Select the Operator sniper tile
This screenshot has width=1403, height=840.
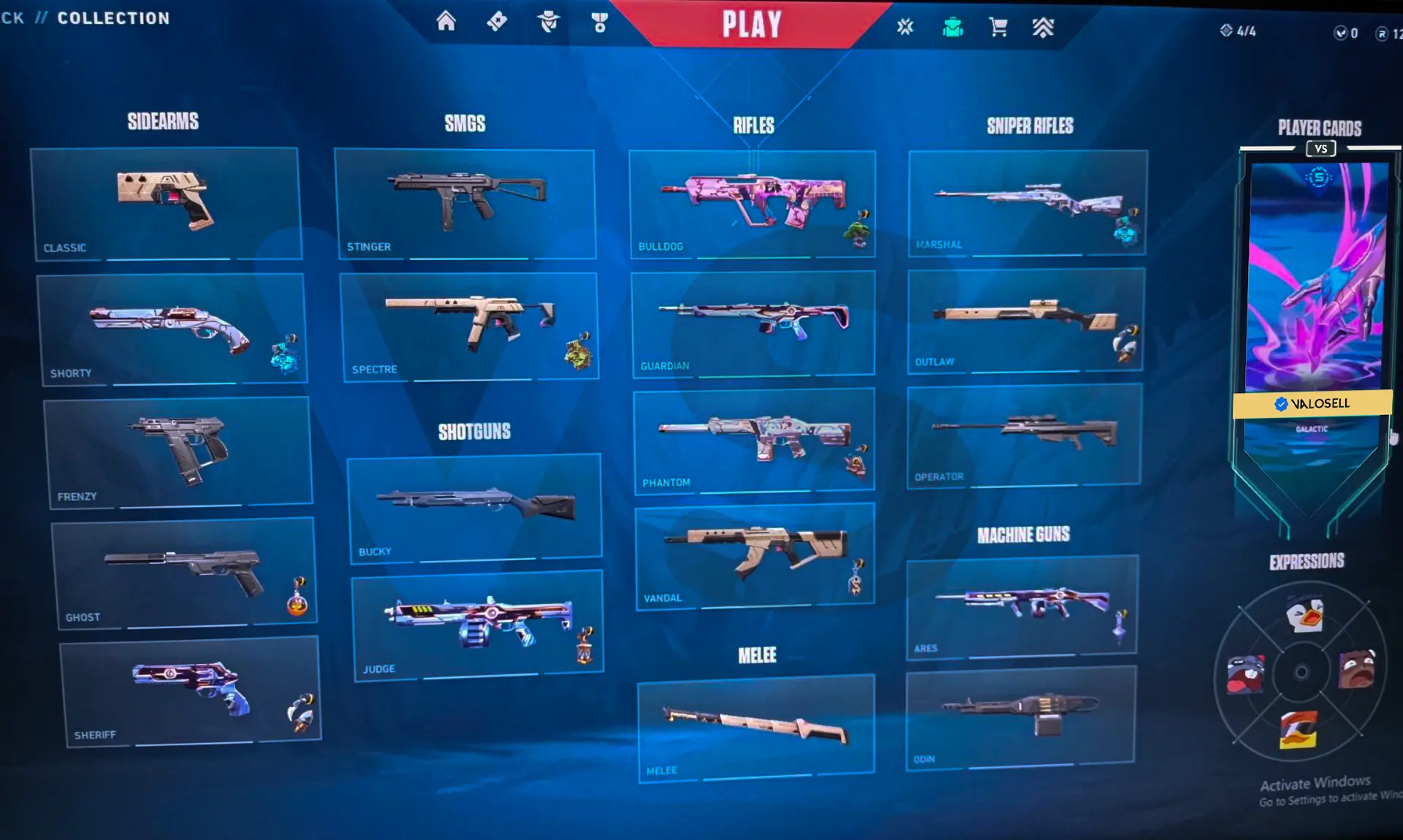[1023, 435]
